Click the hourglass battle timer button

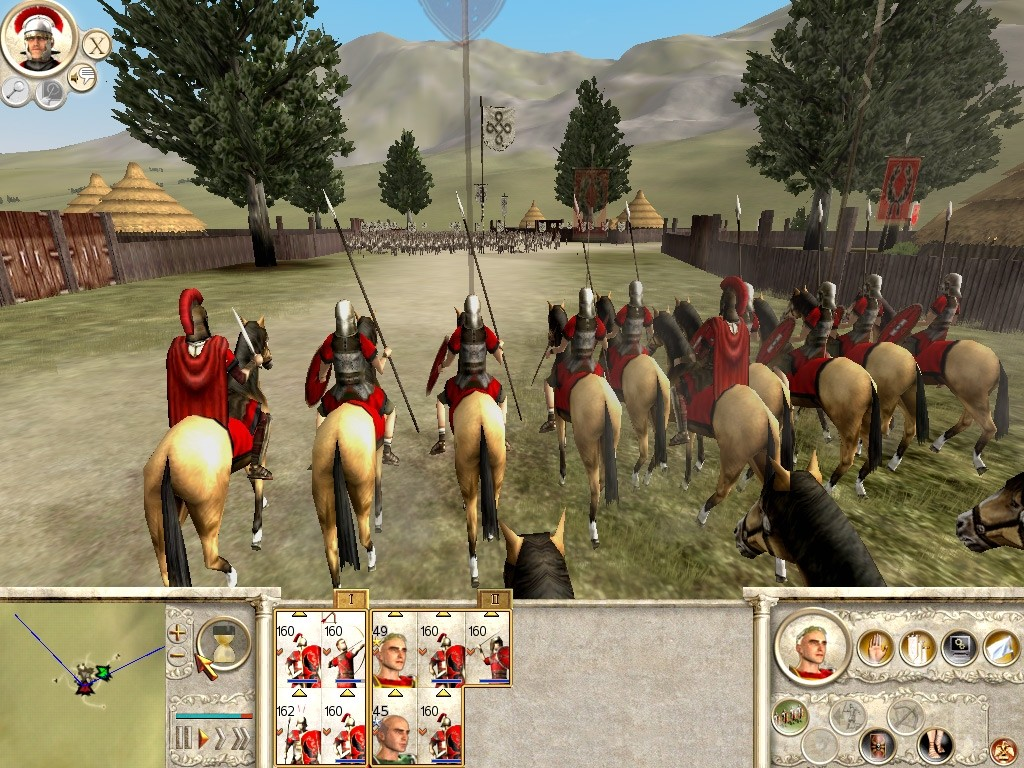point(223,643)
